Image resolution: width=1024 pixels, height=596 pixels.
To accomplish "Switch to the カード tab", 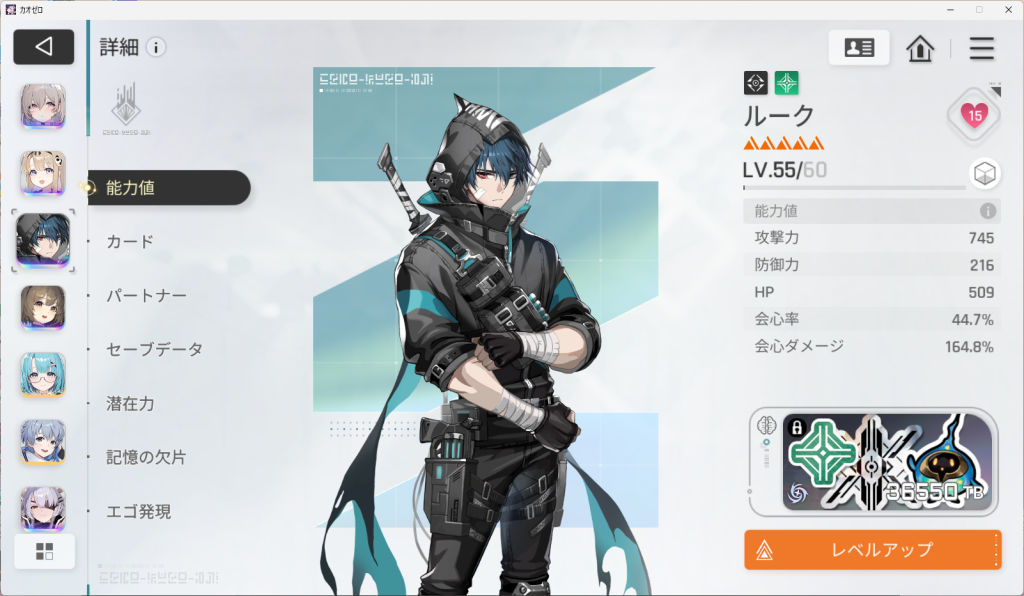I will tap(130, 241).
